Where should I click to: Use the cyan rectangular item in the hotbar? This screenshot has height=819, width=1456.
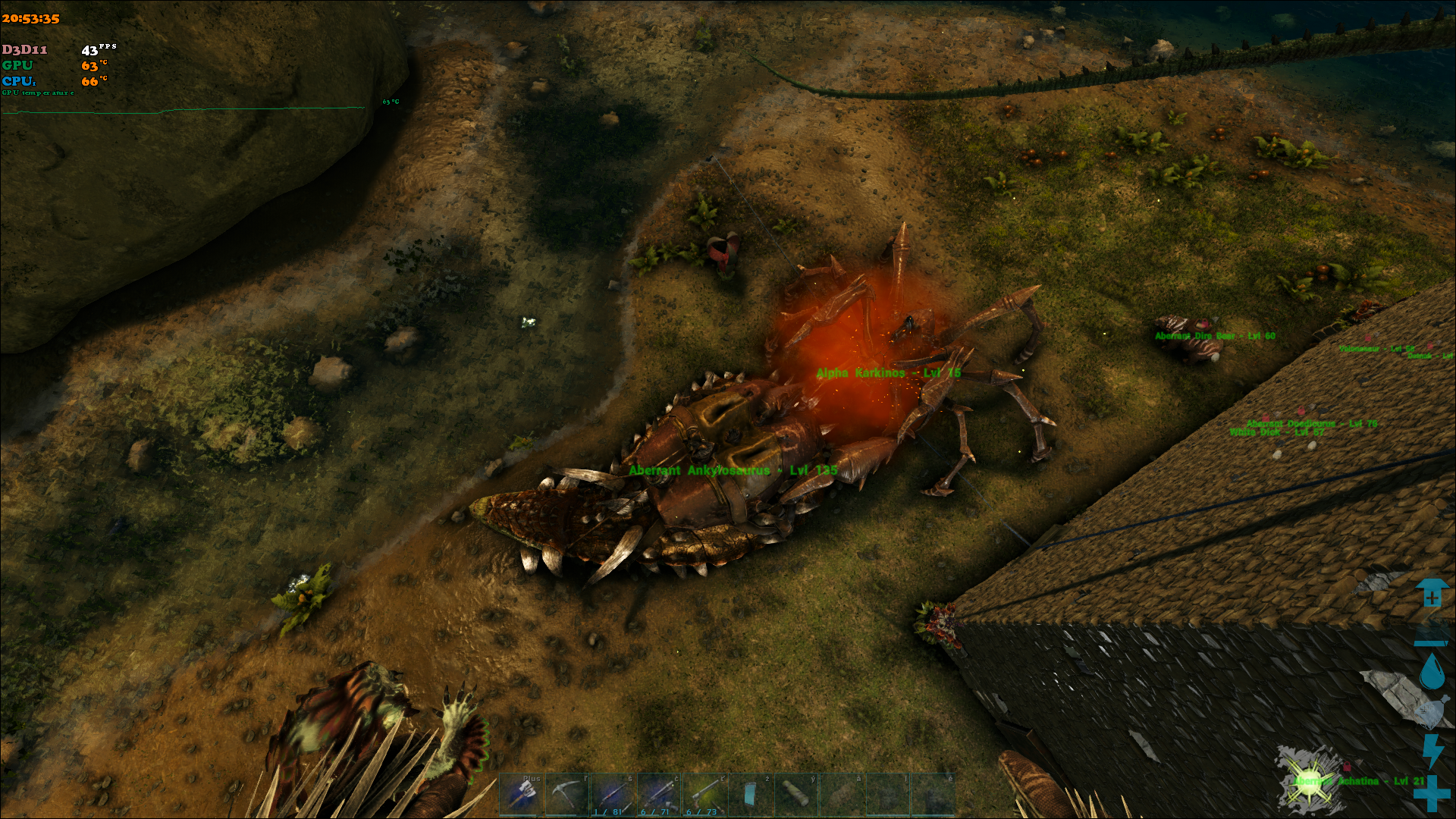[750, 795]
